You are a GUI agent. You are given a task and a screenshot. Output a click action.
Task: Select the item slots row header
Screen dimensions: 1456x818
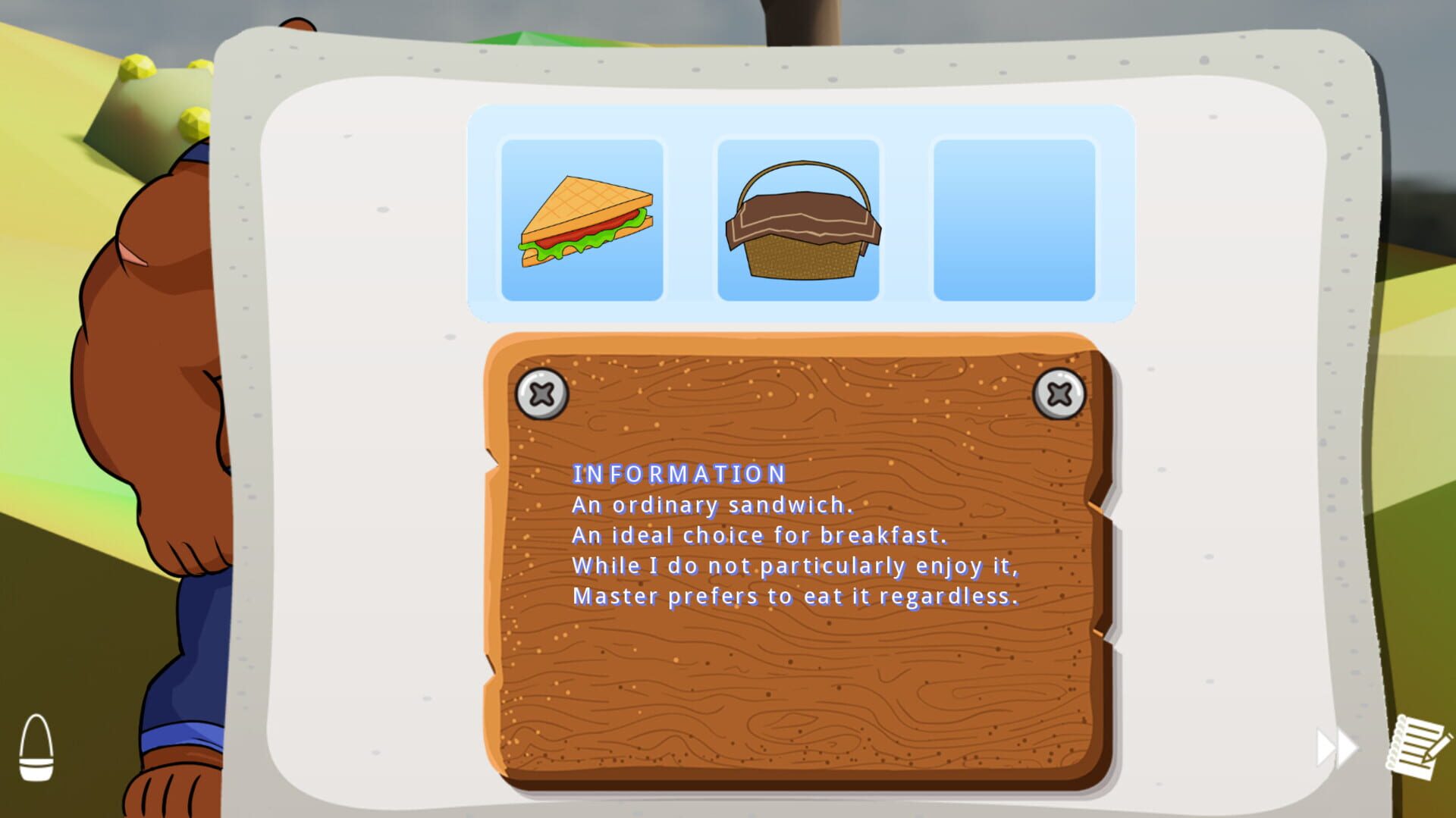804,125
